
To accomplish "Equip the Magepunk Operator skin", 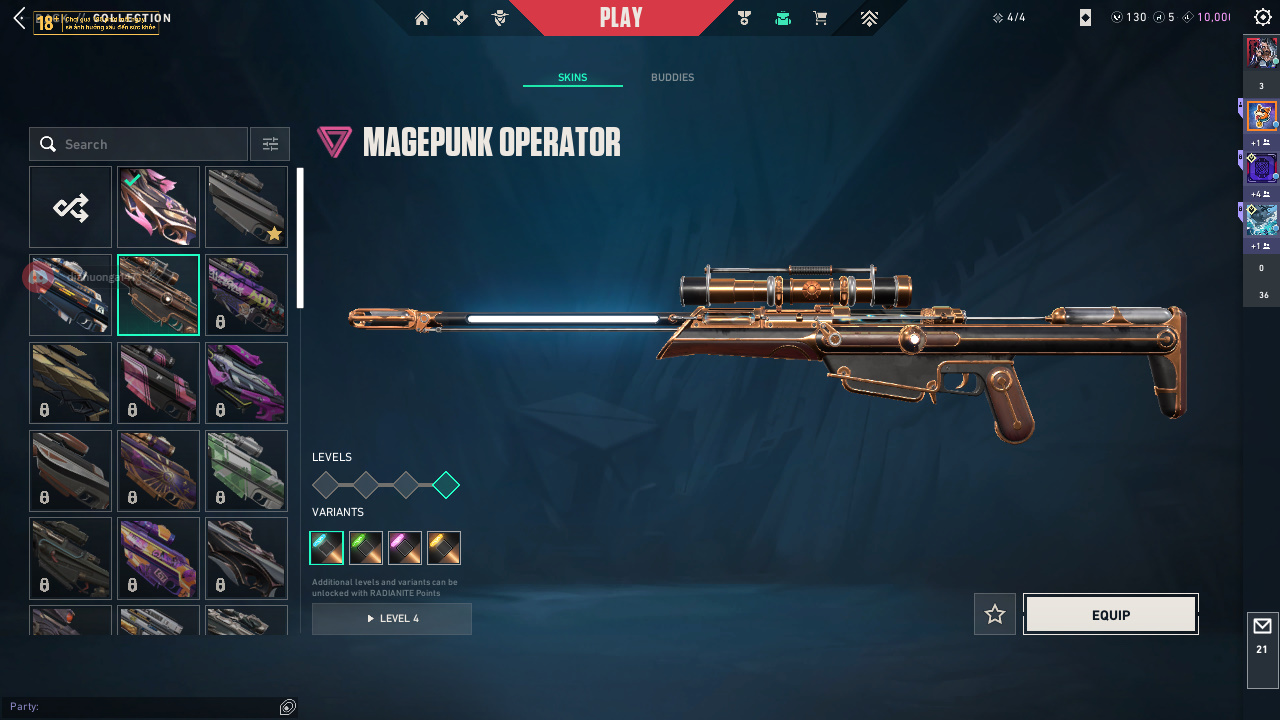I will 1110,615.
